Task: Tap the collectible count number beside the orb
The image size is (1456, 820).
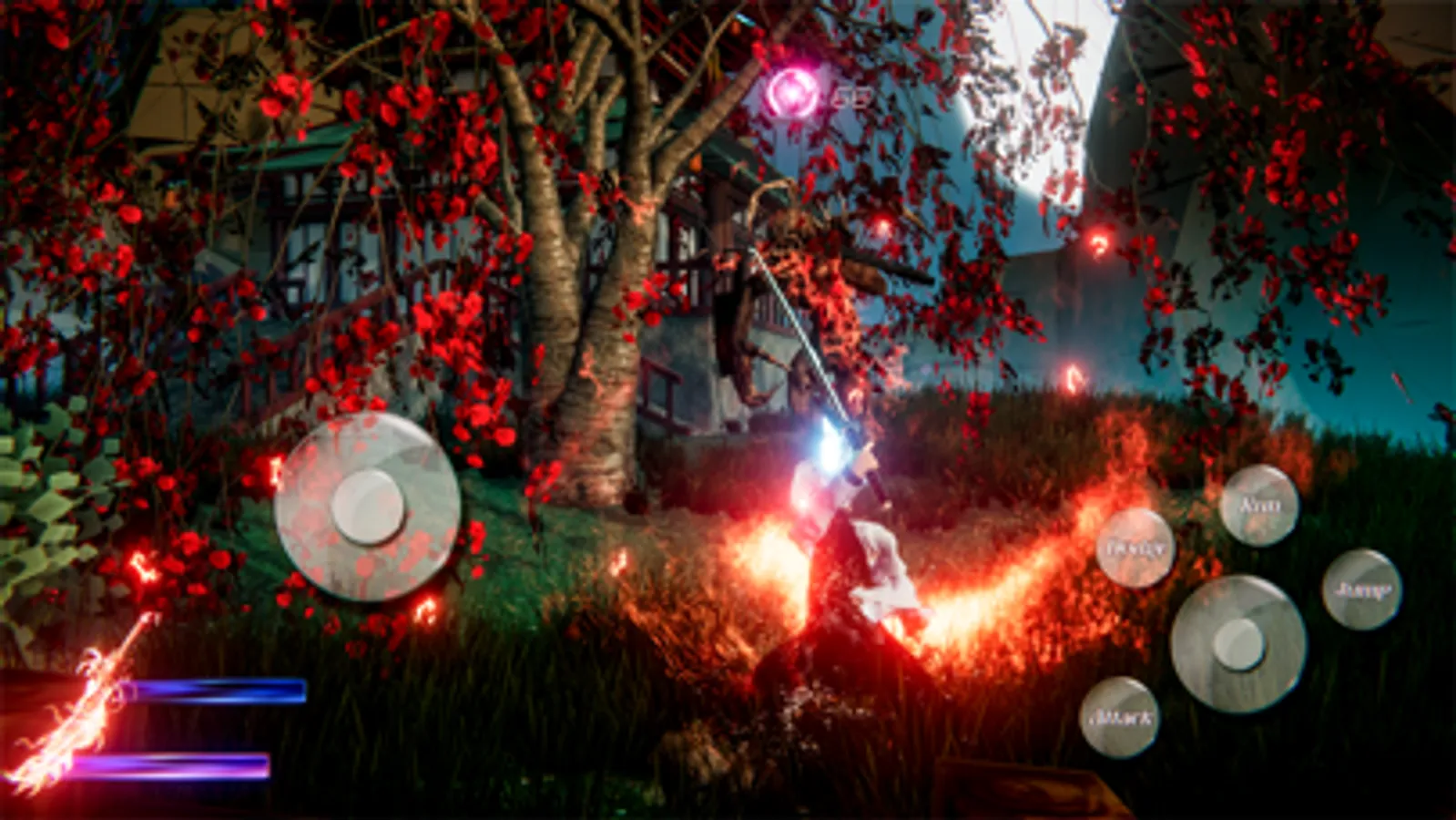Action: [851, 94]
